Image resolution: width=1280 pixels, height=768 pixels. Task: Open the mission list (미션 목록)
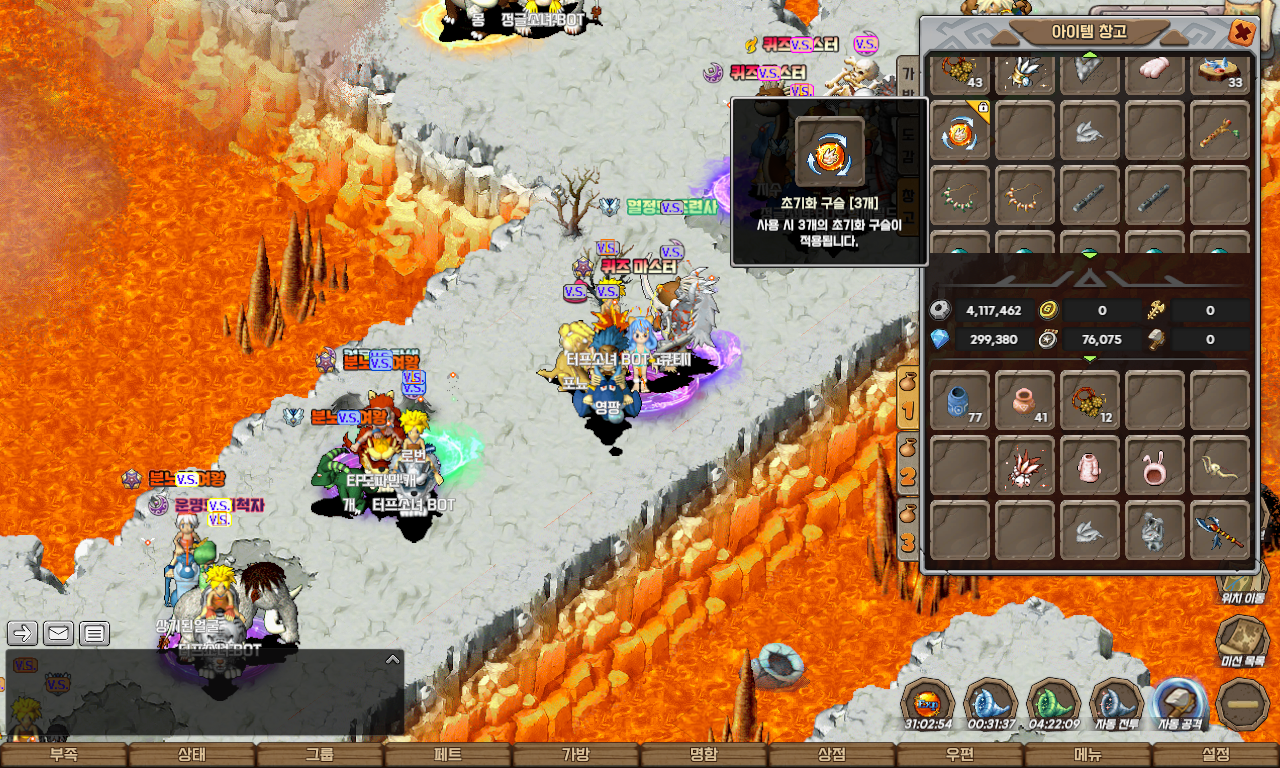1242,640
